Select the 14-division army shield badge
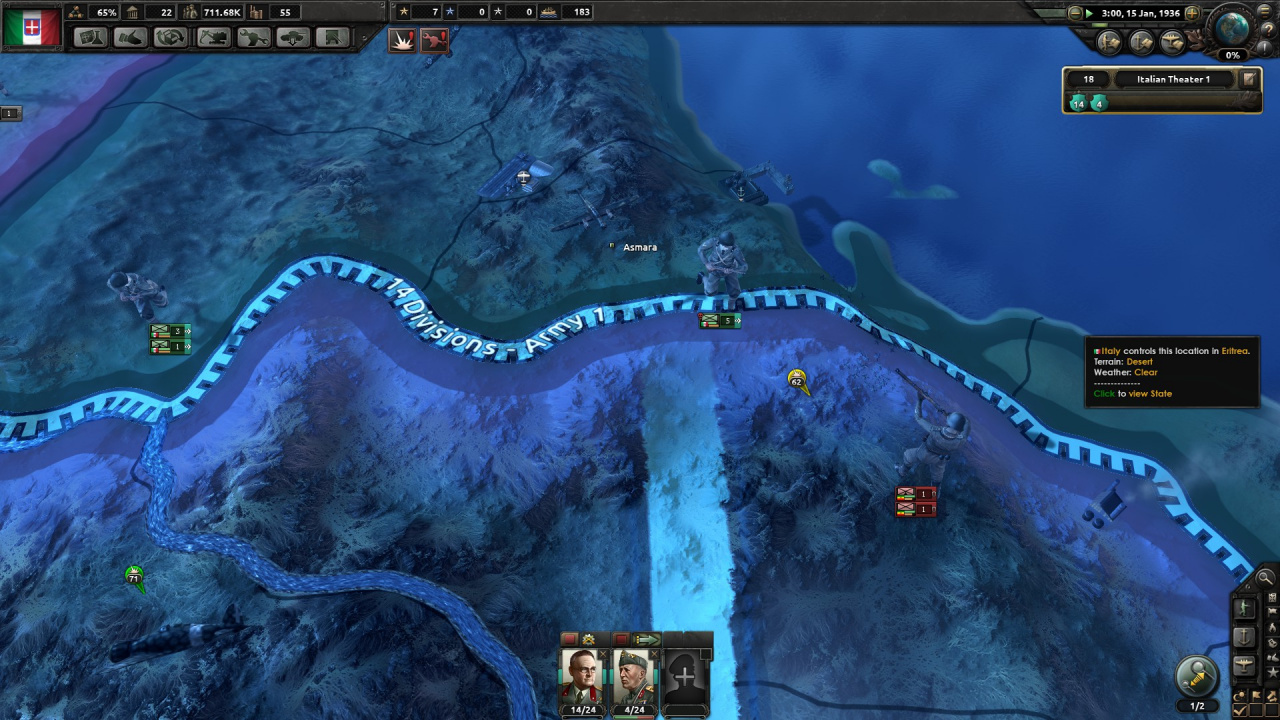 click(x=1078, y=103)
